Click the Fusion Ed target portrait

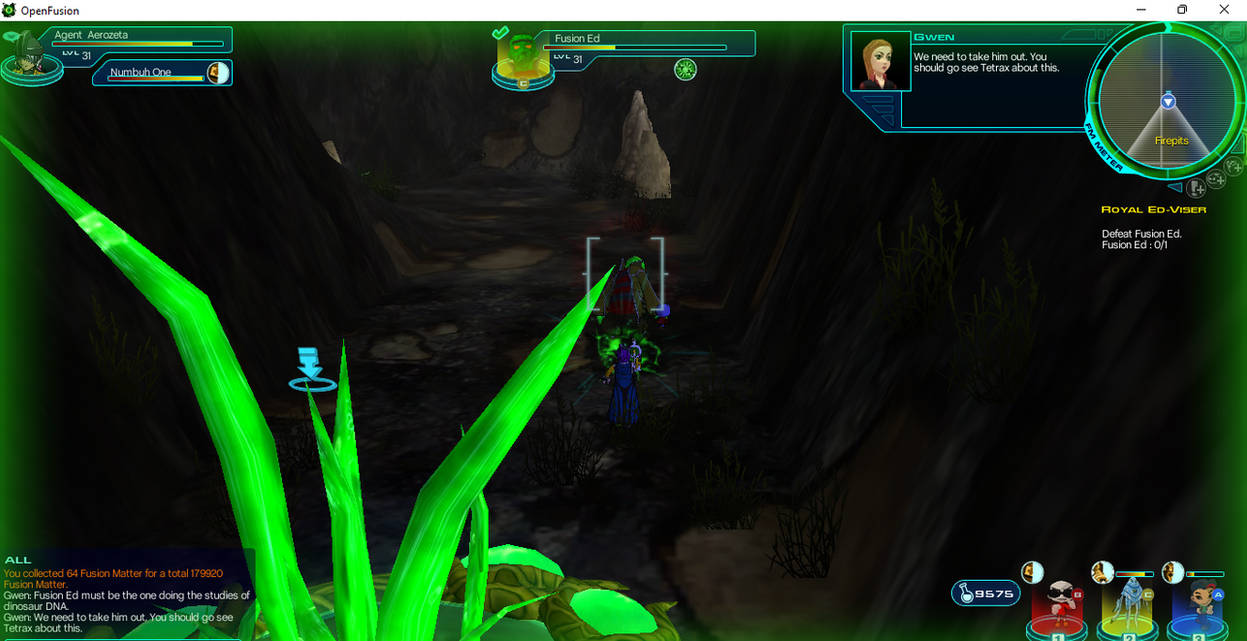(522, 60)
